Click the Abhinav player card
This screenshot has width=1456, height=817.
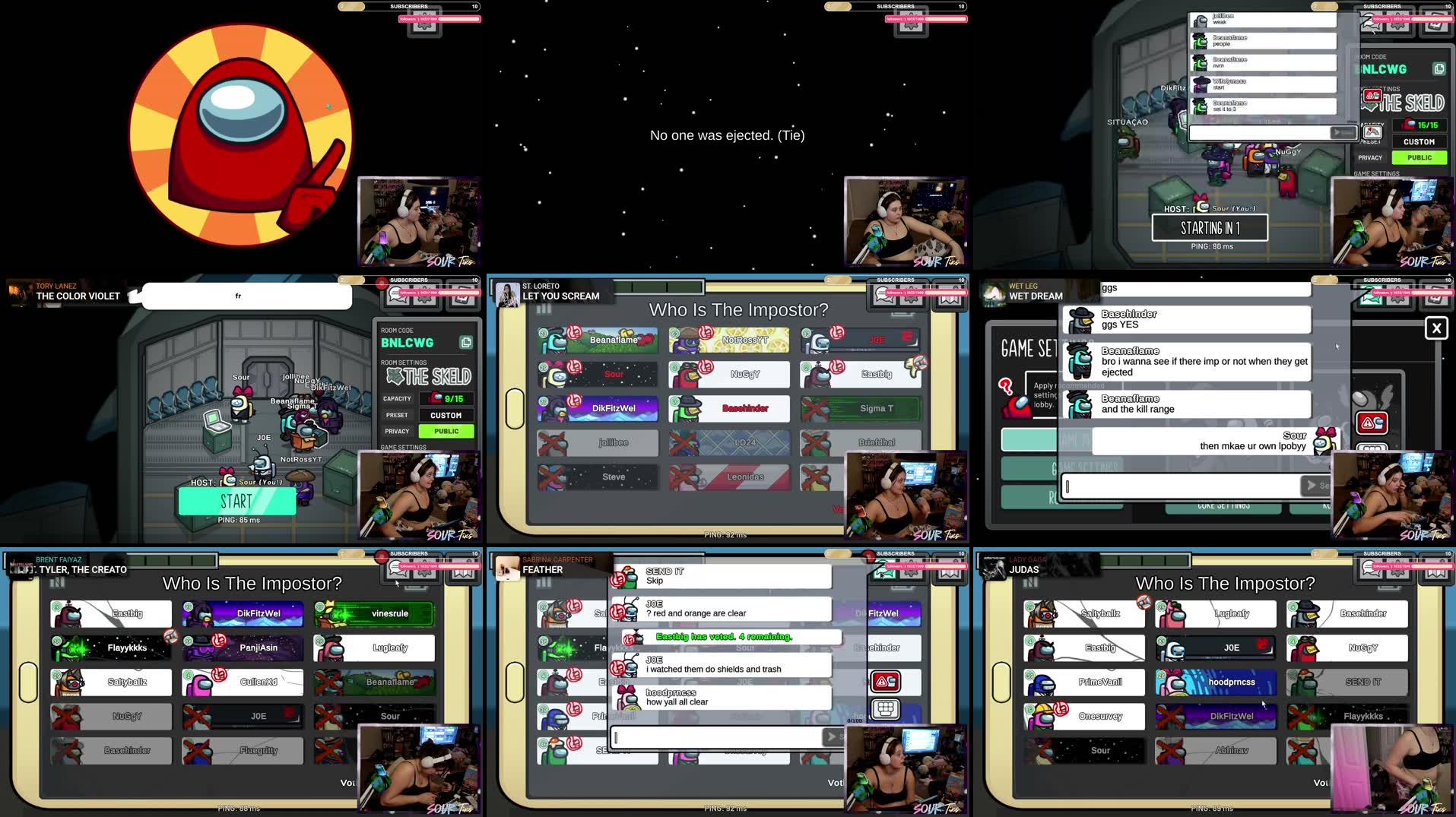(1216, 751)
